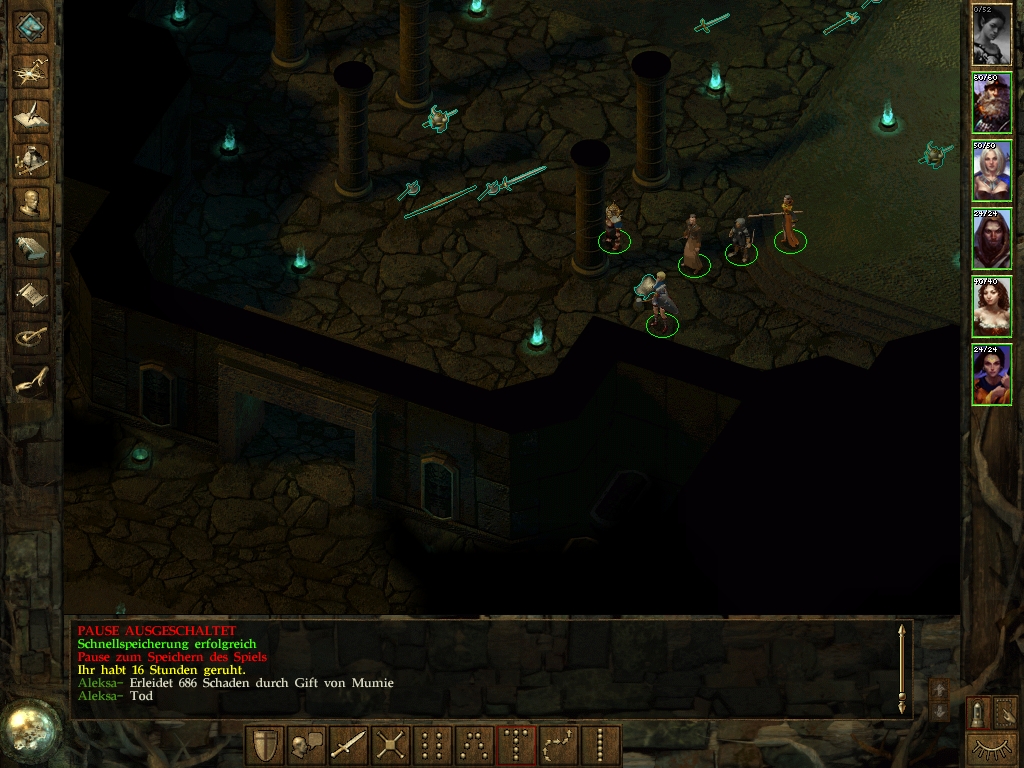Select the white-haired woman portrait
Screen dimensions: 1024x768
991,171
